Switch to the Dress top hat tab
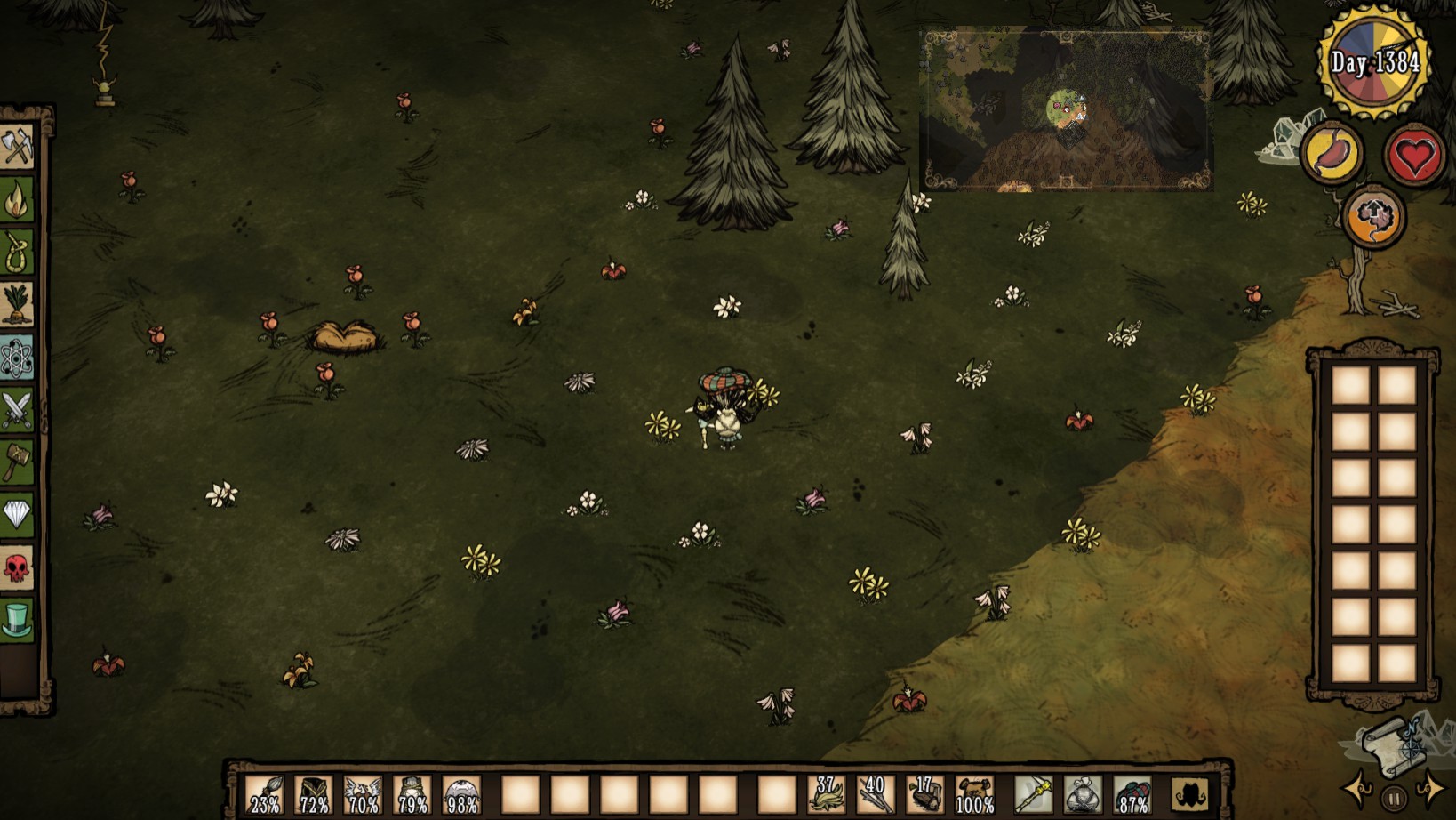Viewport: 1456px width, 820px height. coord(18,620)
